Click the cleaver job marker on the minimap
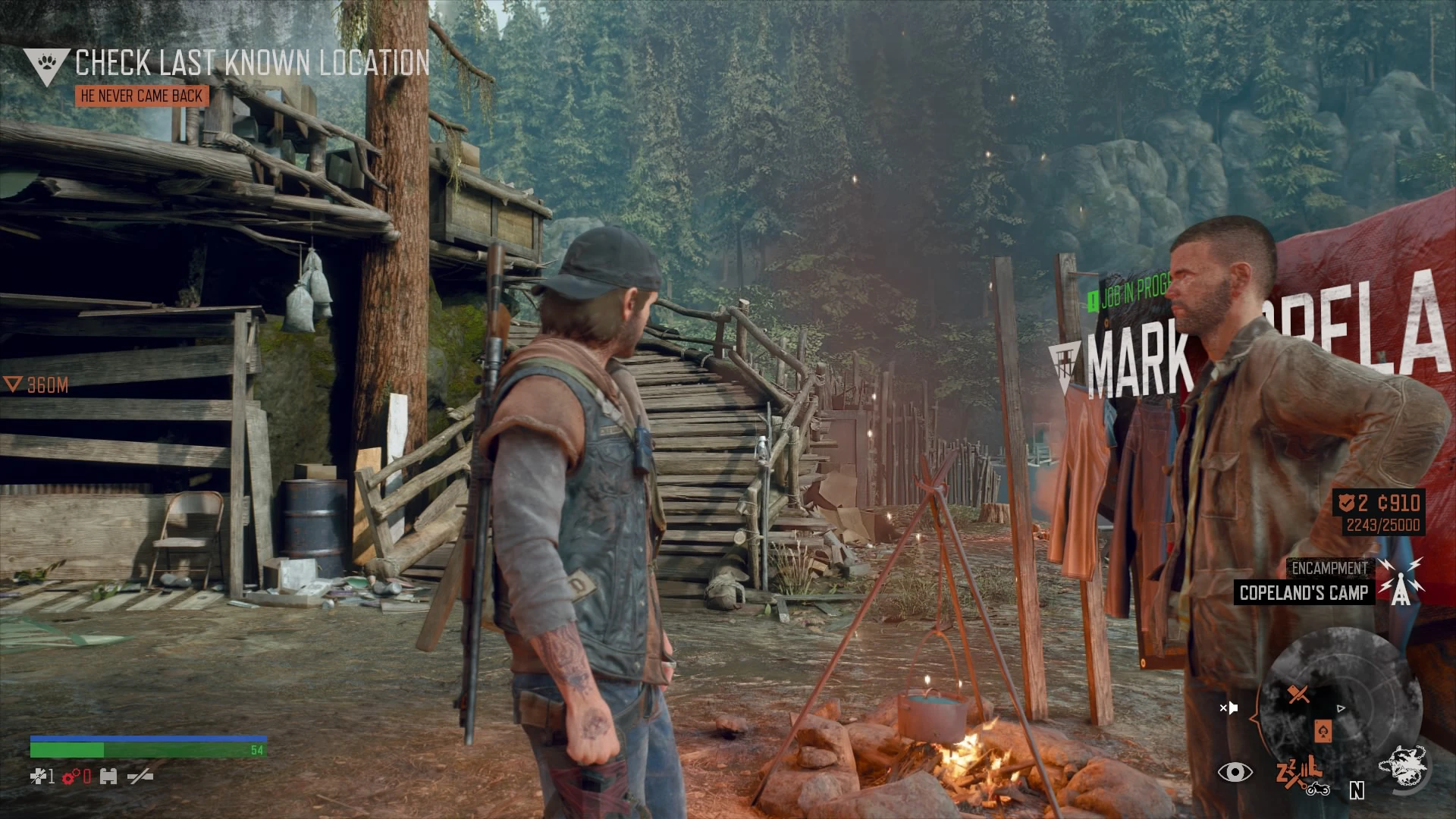This screenshot has height=819, width=1456. [1298, 694]
